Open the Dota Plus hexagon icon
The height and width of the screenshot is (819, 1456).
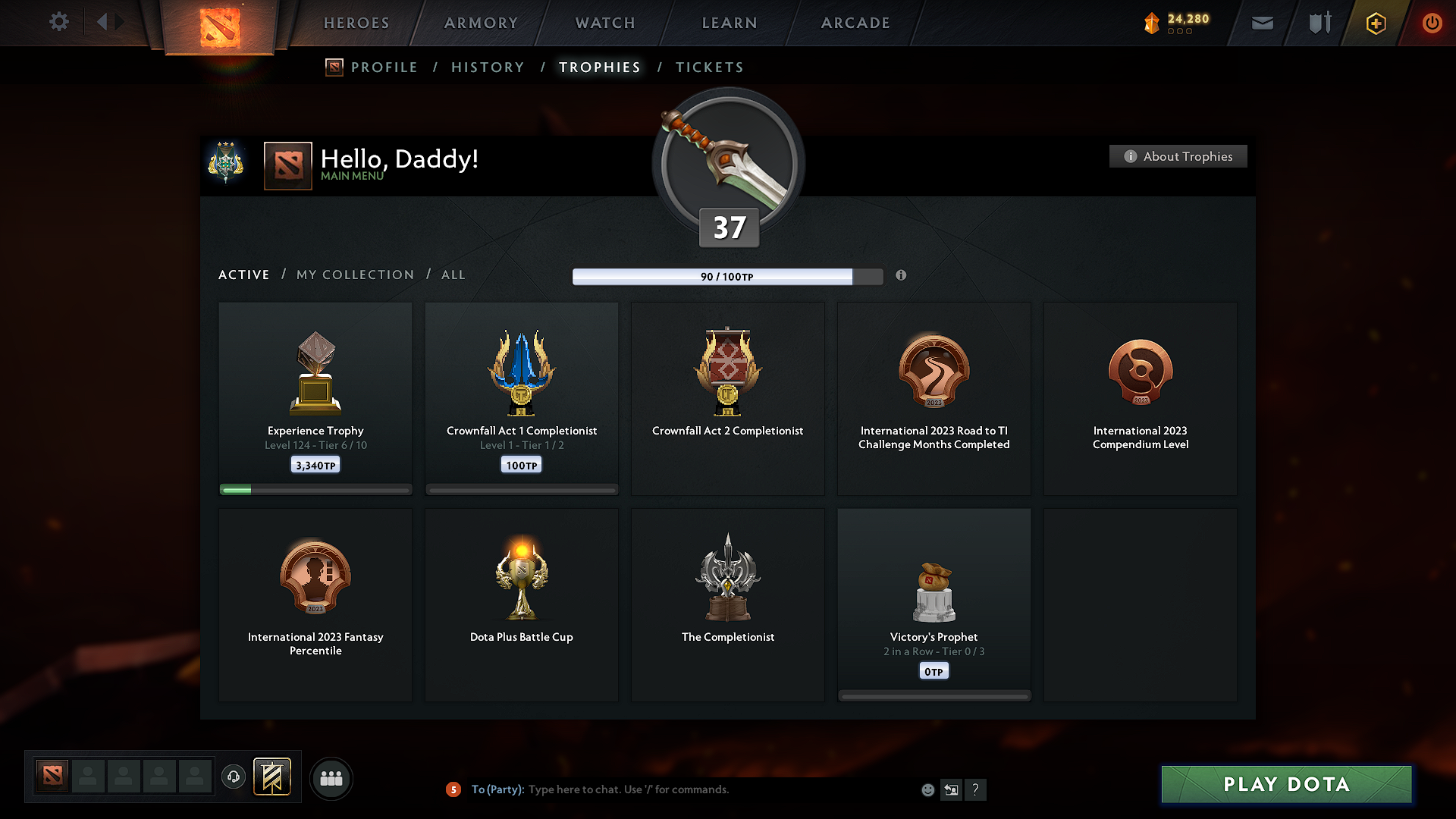[x=1376, y=23]
